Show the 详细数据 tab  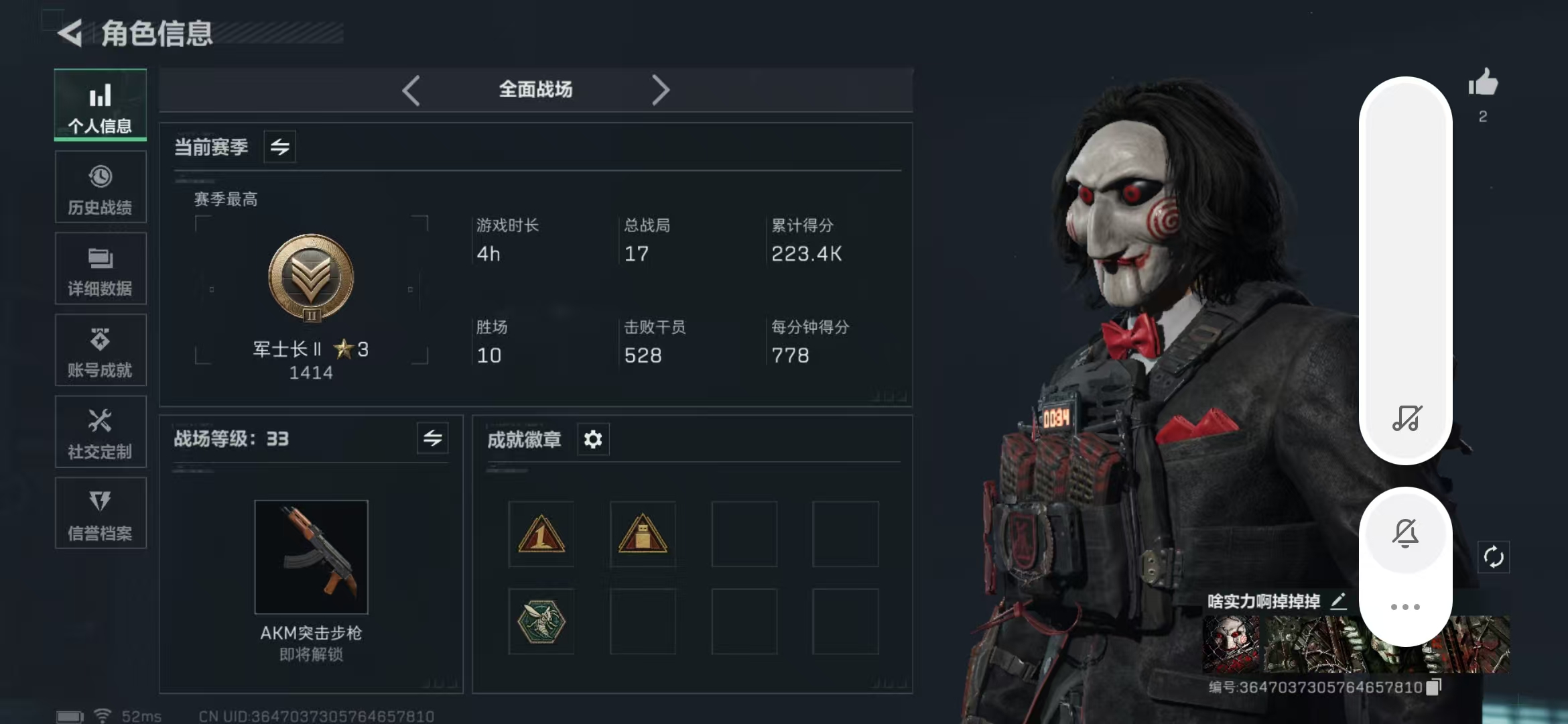[x=101, y=269]
